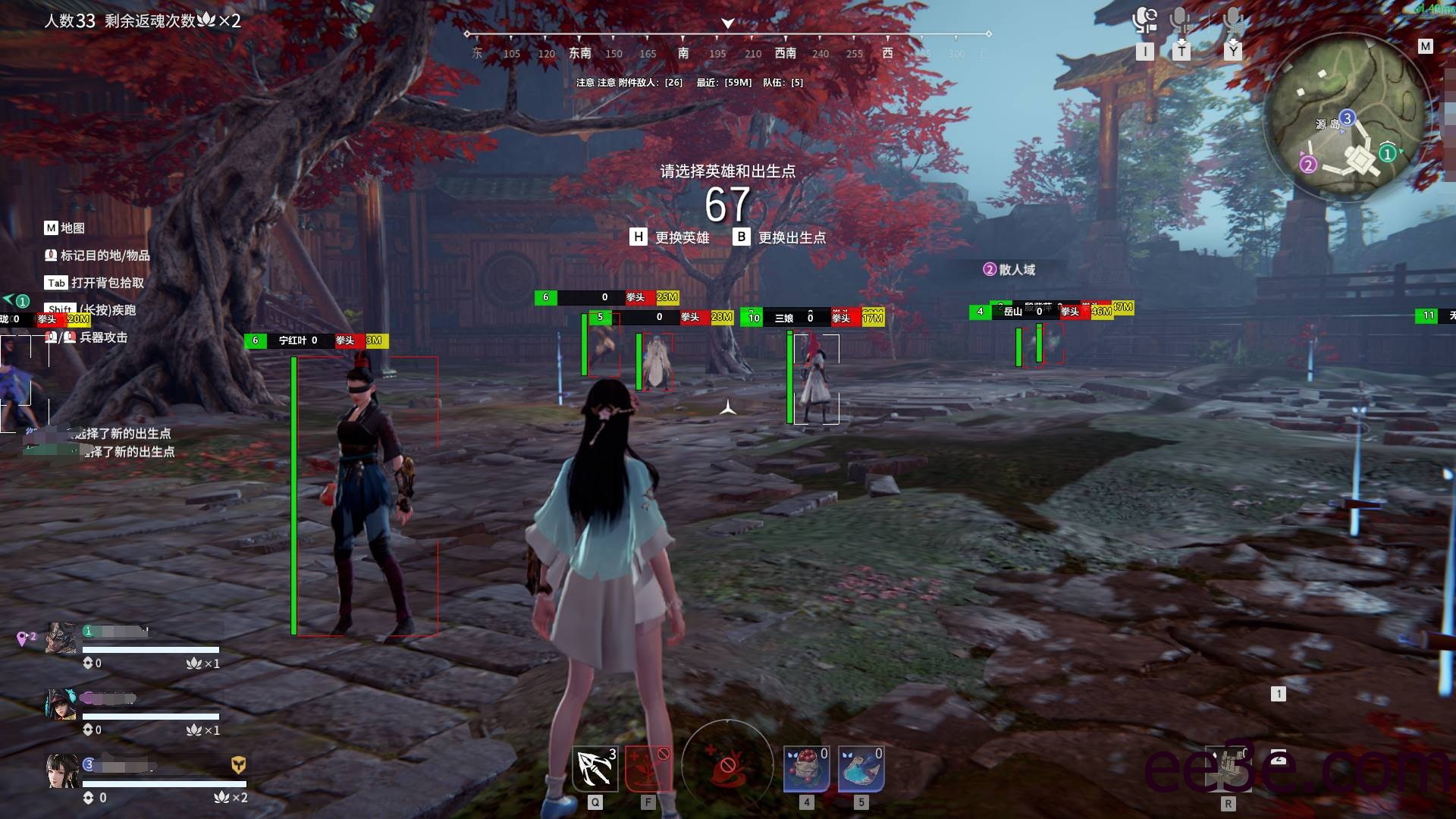Expand the minimap using the M button
Viewport: 1456px width, 819px height.
1424,47
